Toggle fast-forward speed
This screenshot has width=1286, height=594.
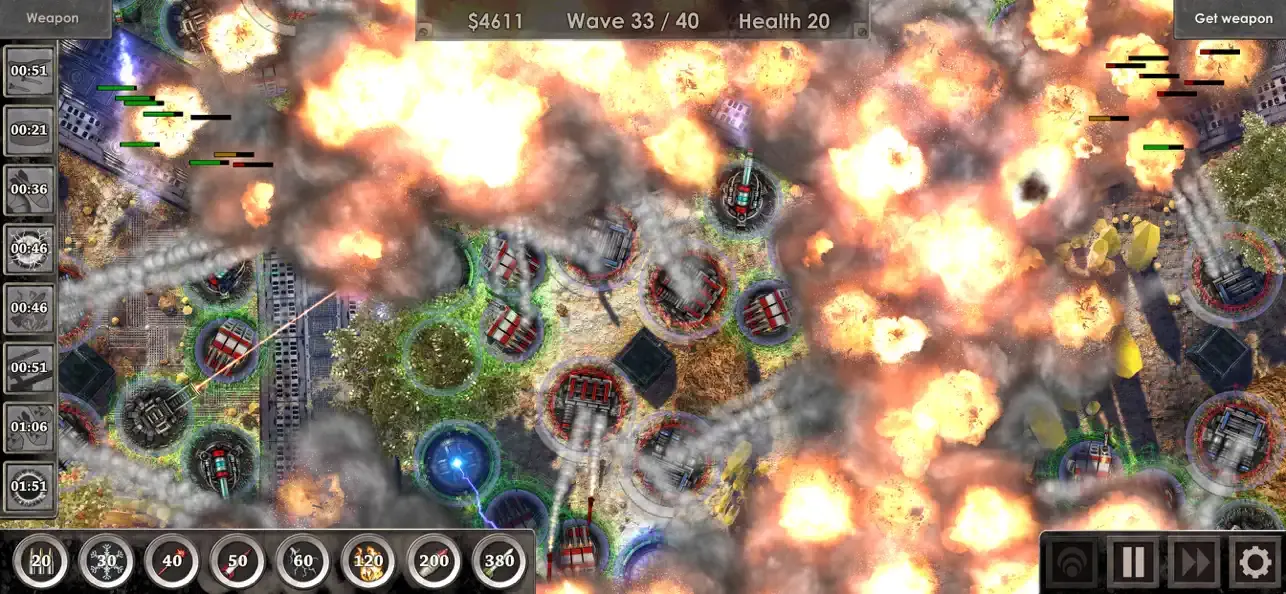click(1194, 562)
